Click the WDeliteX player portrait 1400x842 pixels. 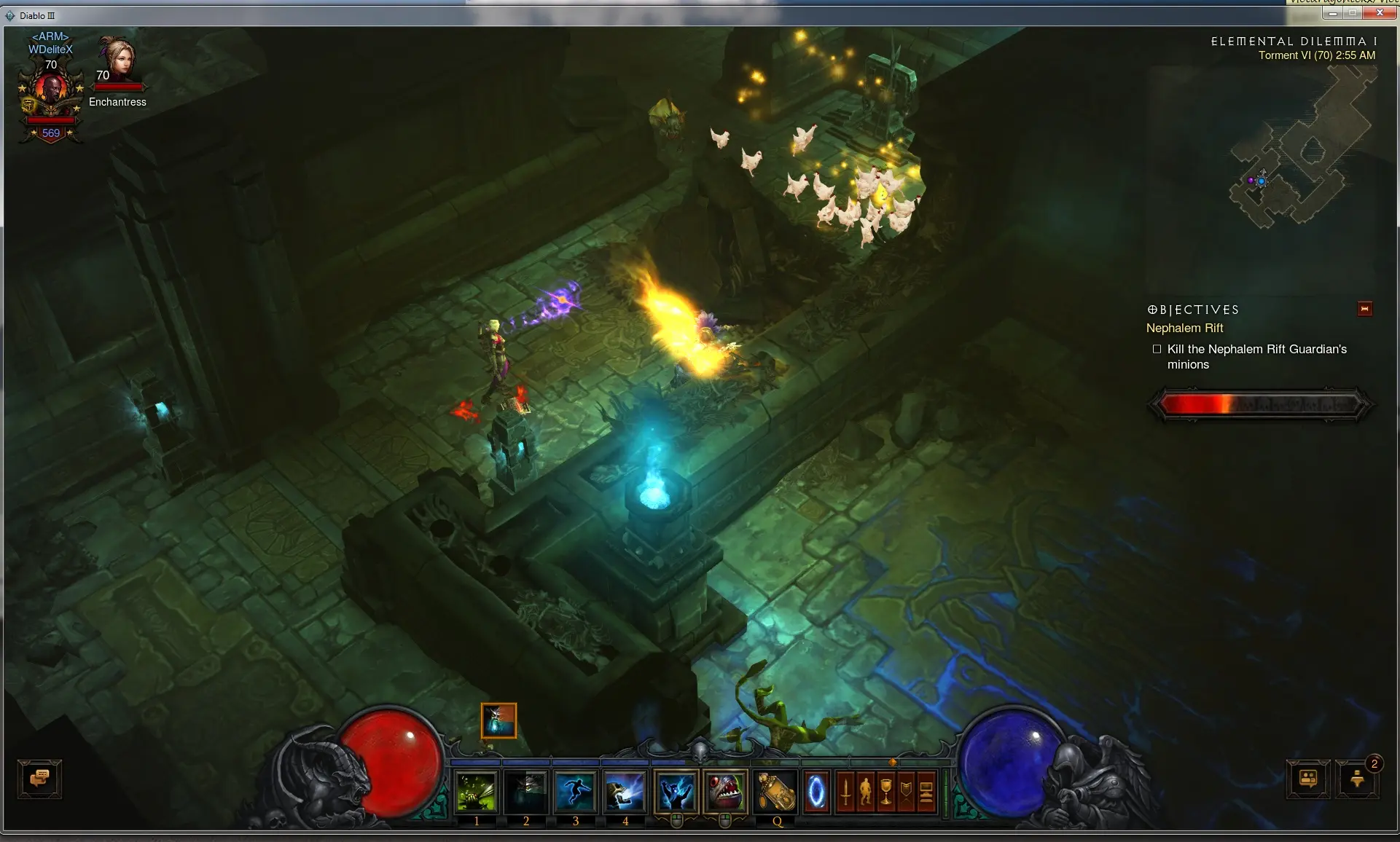pyautogui.click(x=51, y=91)
